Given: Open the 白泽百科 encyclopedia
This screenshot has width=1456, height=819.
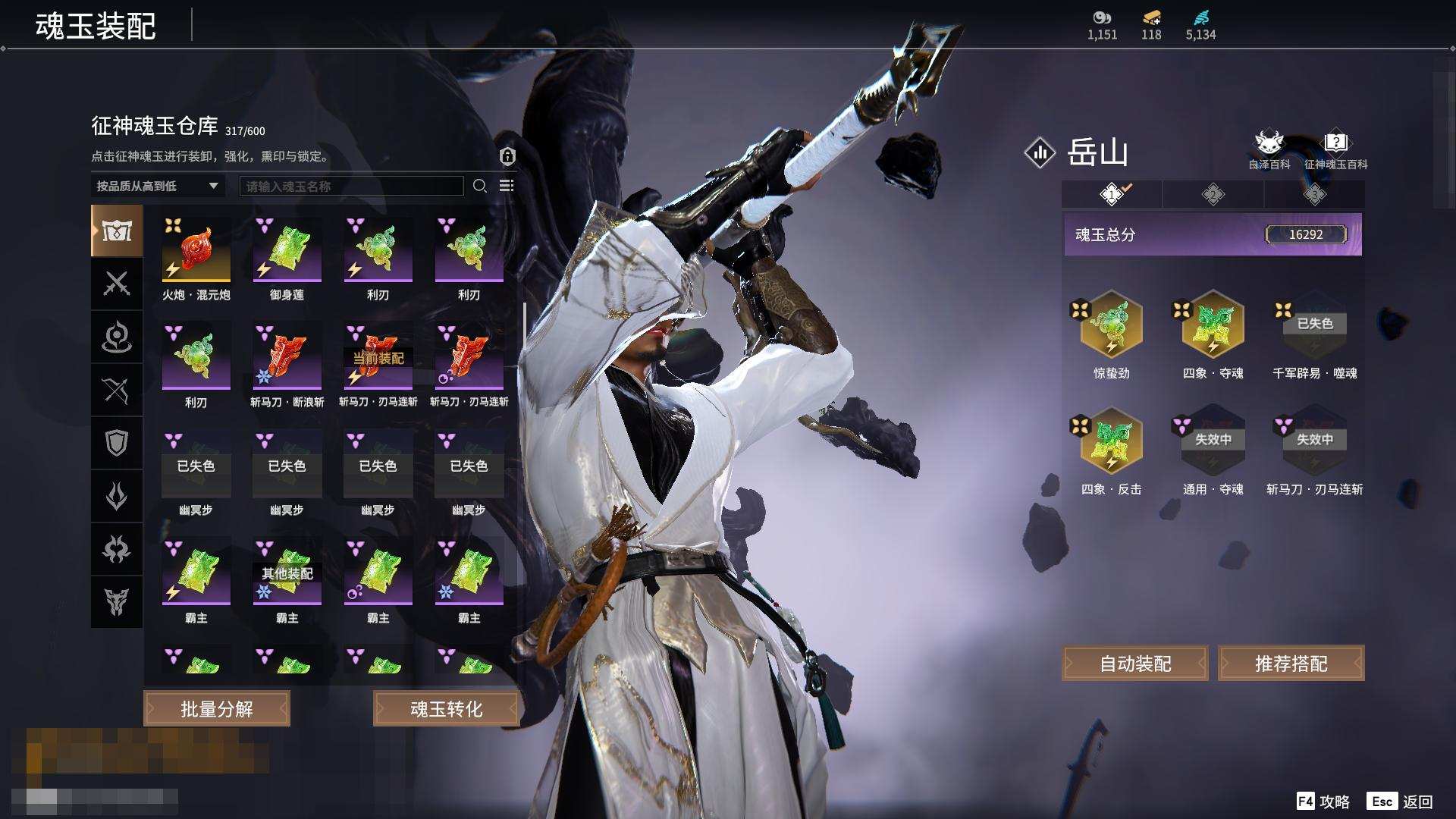Looking at the screenshot, I should coord(1269,149).
